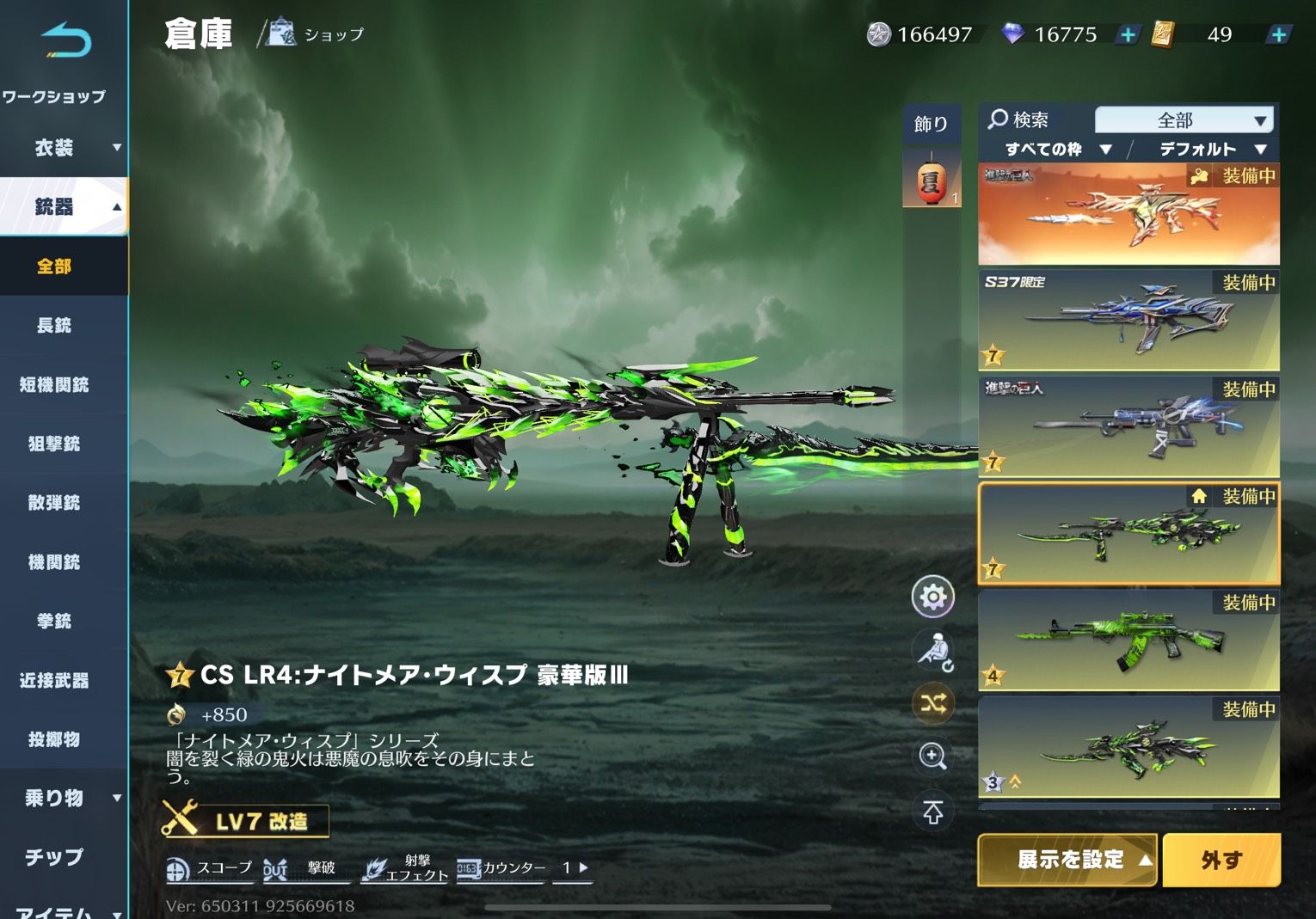Switch to the 散弾銃 shotgun category
The image size is (1316, 919).
(54, 503)
